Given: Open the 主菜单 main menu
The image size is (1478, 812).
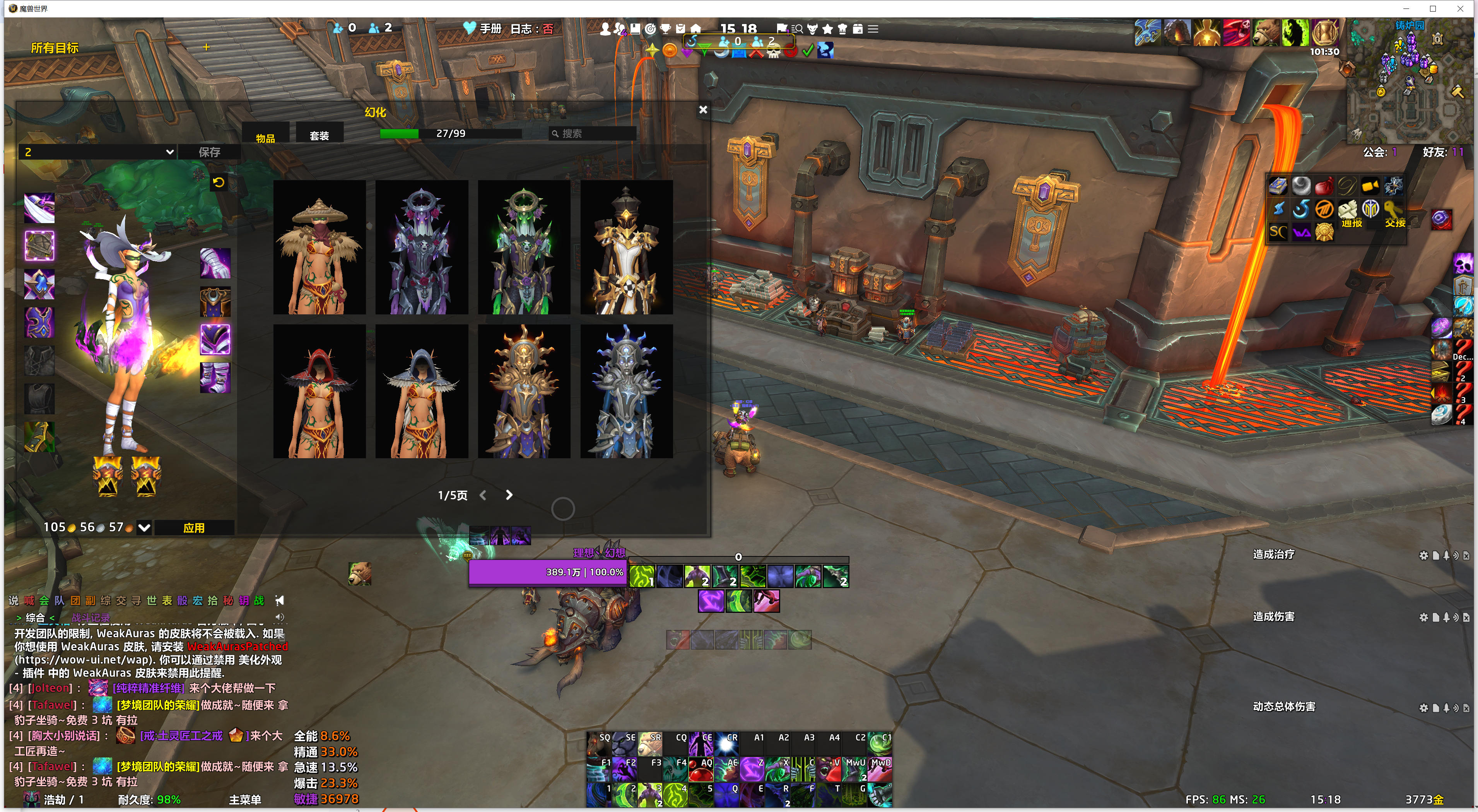Looking at the screenshot, I should [x=245, y=799].
